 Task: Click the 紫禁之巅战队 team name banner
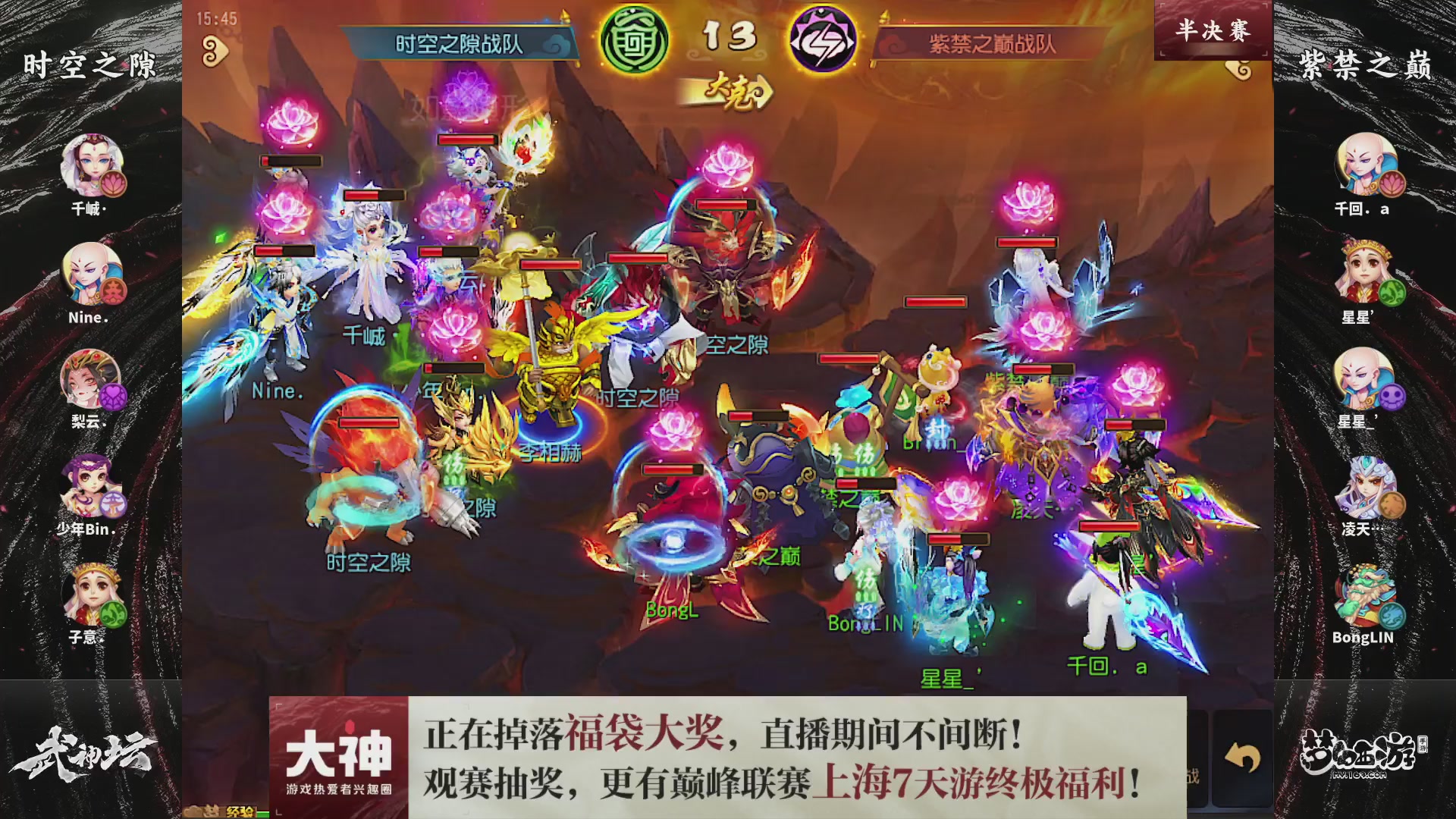(x=993, y=42)
